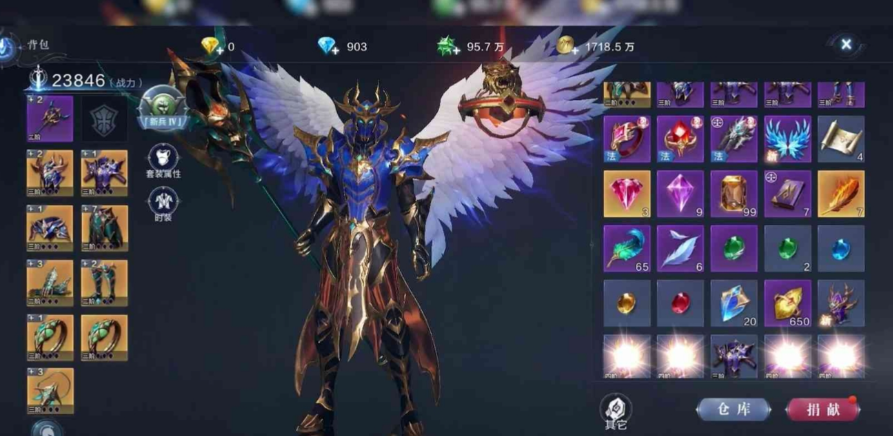The width and height of the screenshot is (893, 436).
Task: Select the amber gem stack of 99
Action: pos(733,193)
